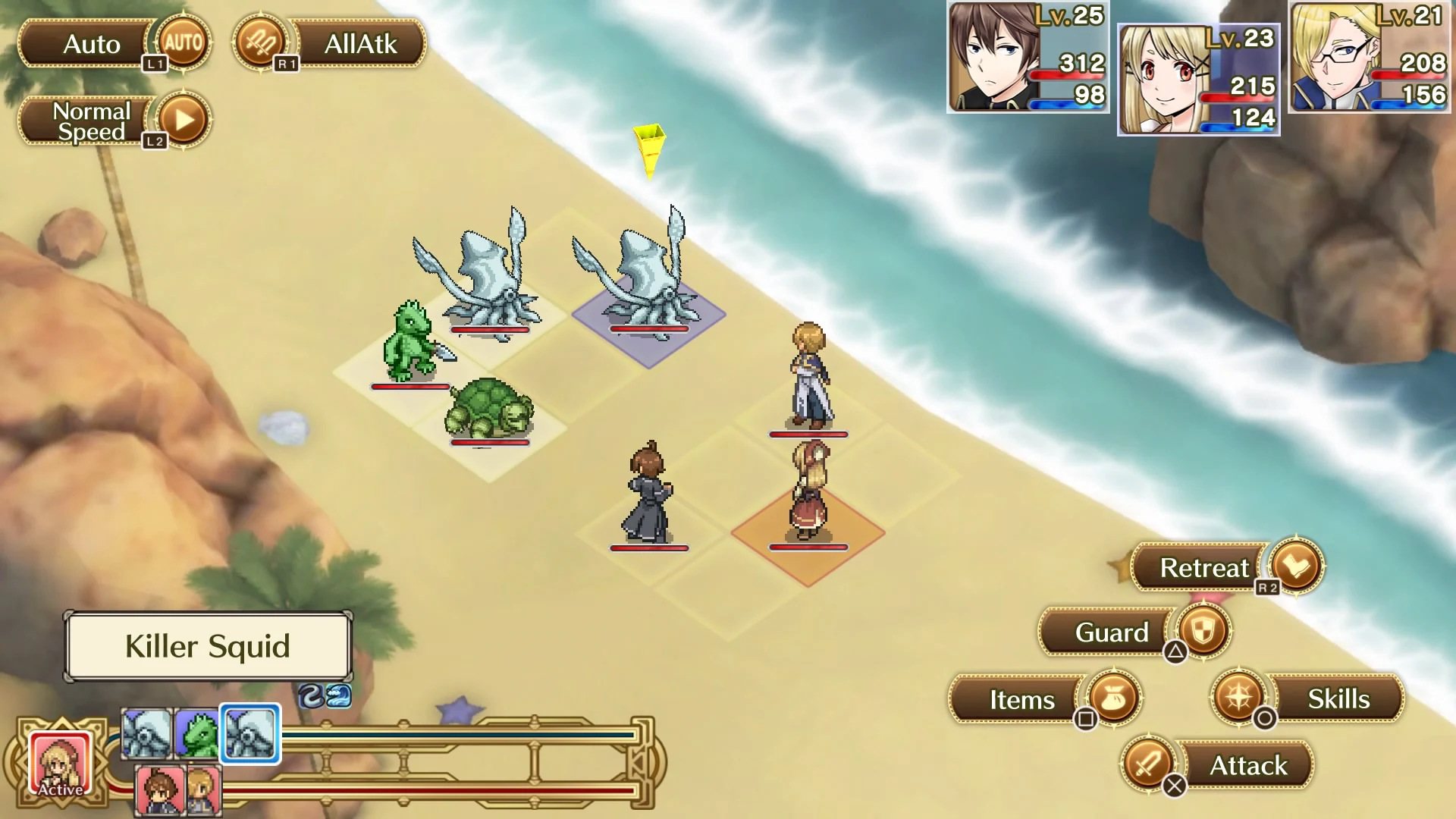
Task: Select Lv.25 character portrait in top bar
Action: pyautogui.click(x=1025, y=57)
